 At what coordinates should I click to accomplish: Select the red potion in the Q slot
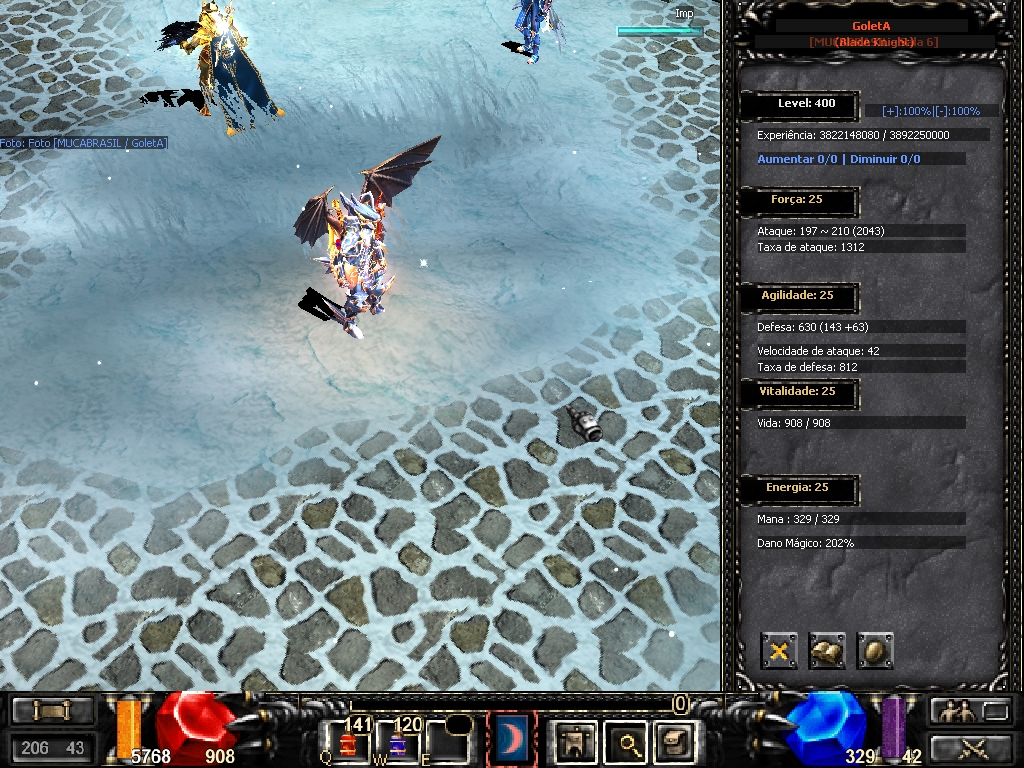(347, 741)
